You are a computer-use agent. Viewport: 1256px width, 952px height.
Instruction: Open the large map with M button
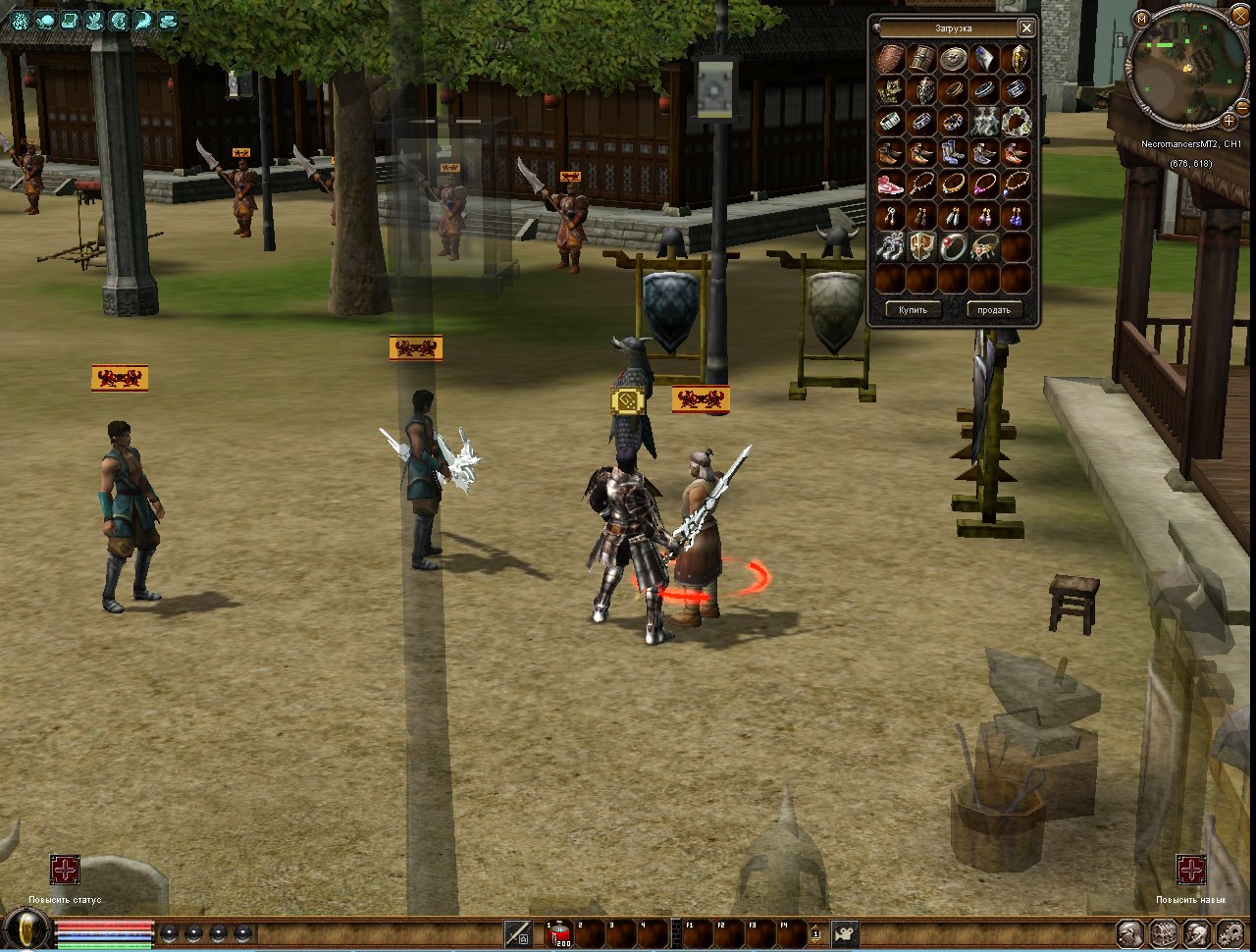pyautogui.click(x=1142, y=19)
